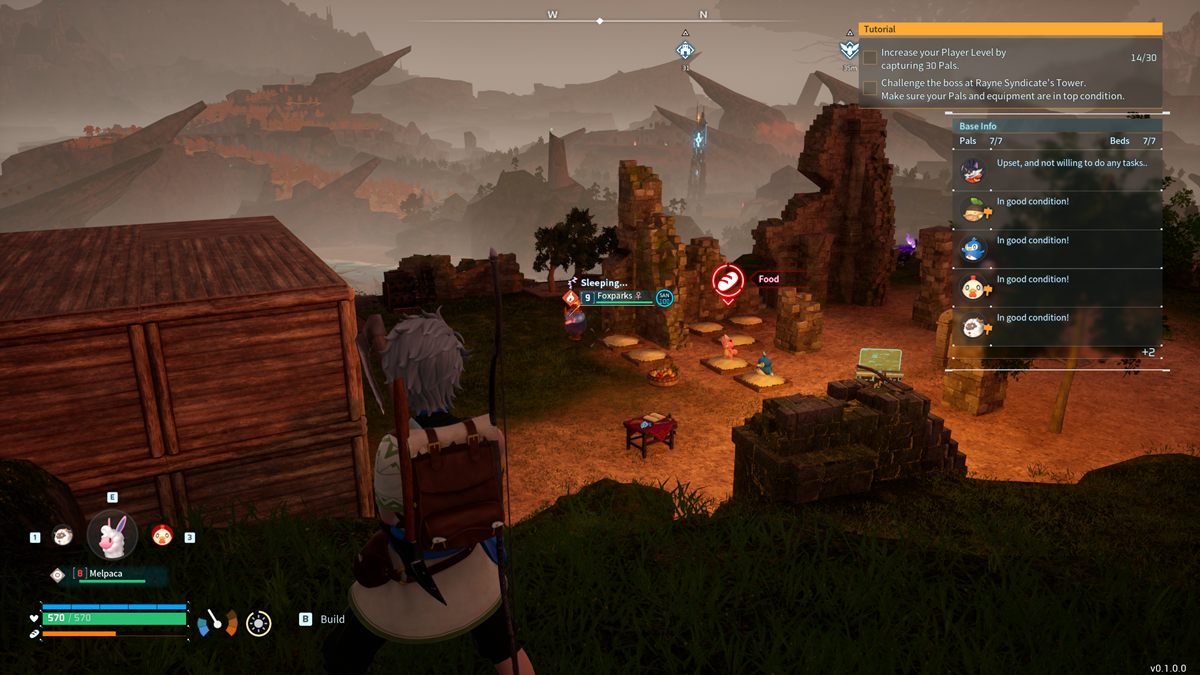1200x675 pixels.
Task: Click the Tutorial objectives header
Action: [1010, 30]
